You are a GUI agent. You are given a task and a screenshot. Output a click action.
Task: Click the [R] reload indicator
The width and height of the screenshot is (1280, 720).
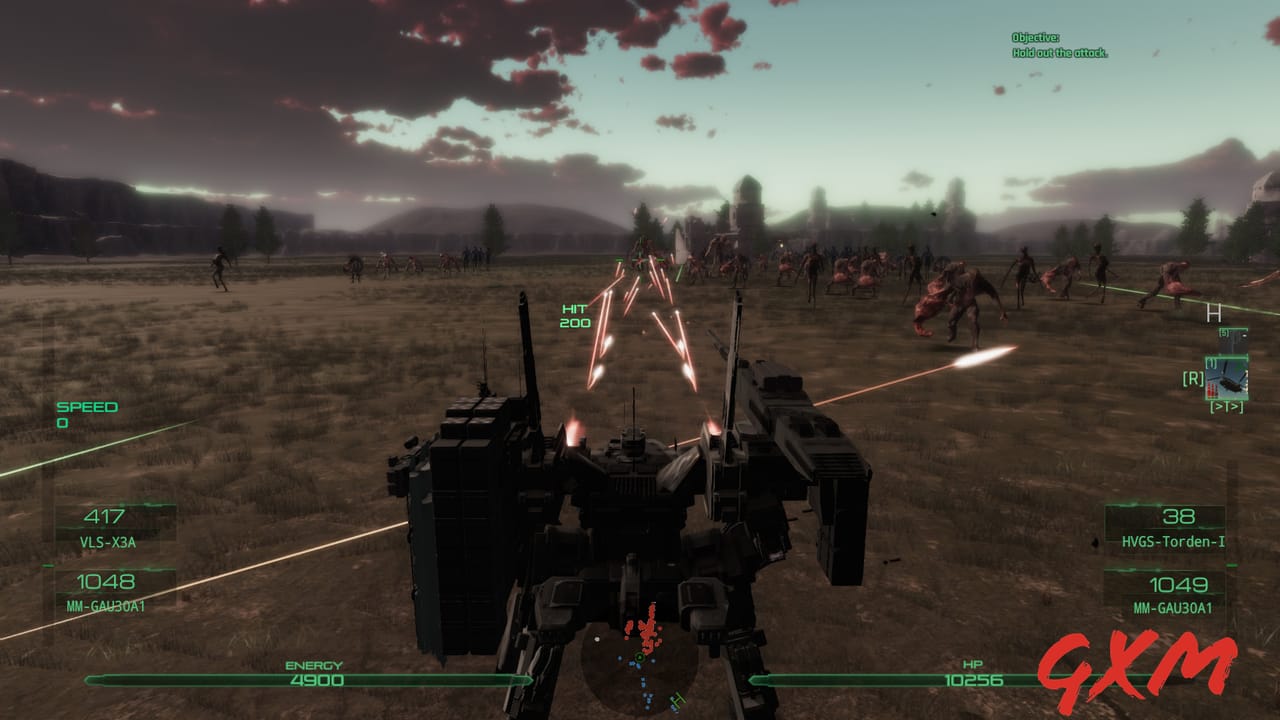1193,378
